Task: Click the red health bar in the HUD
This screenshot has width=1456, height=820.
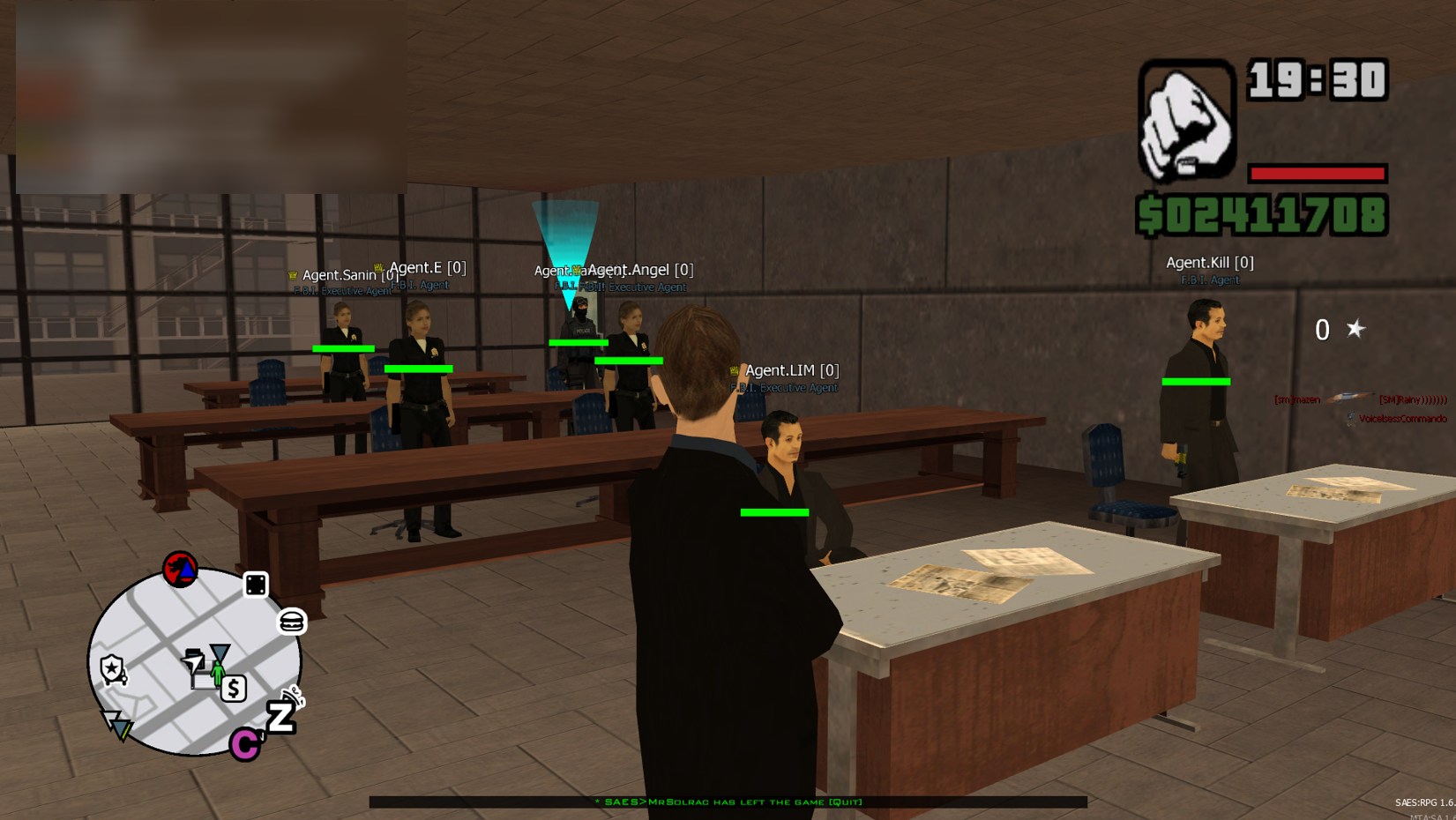Action: pyautogui.click(x=1316, y=173)
